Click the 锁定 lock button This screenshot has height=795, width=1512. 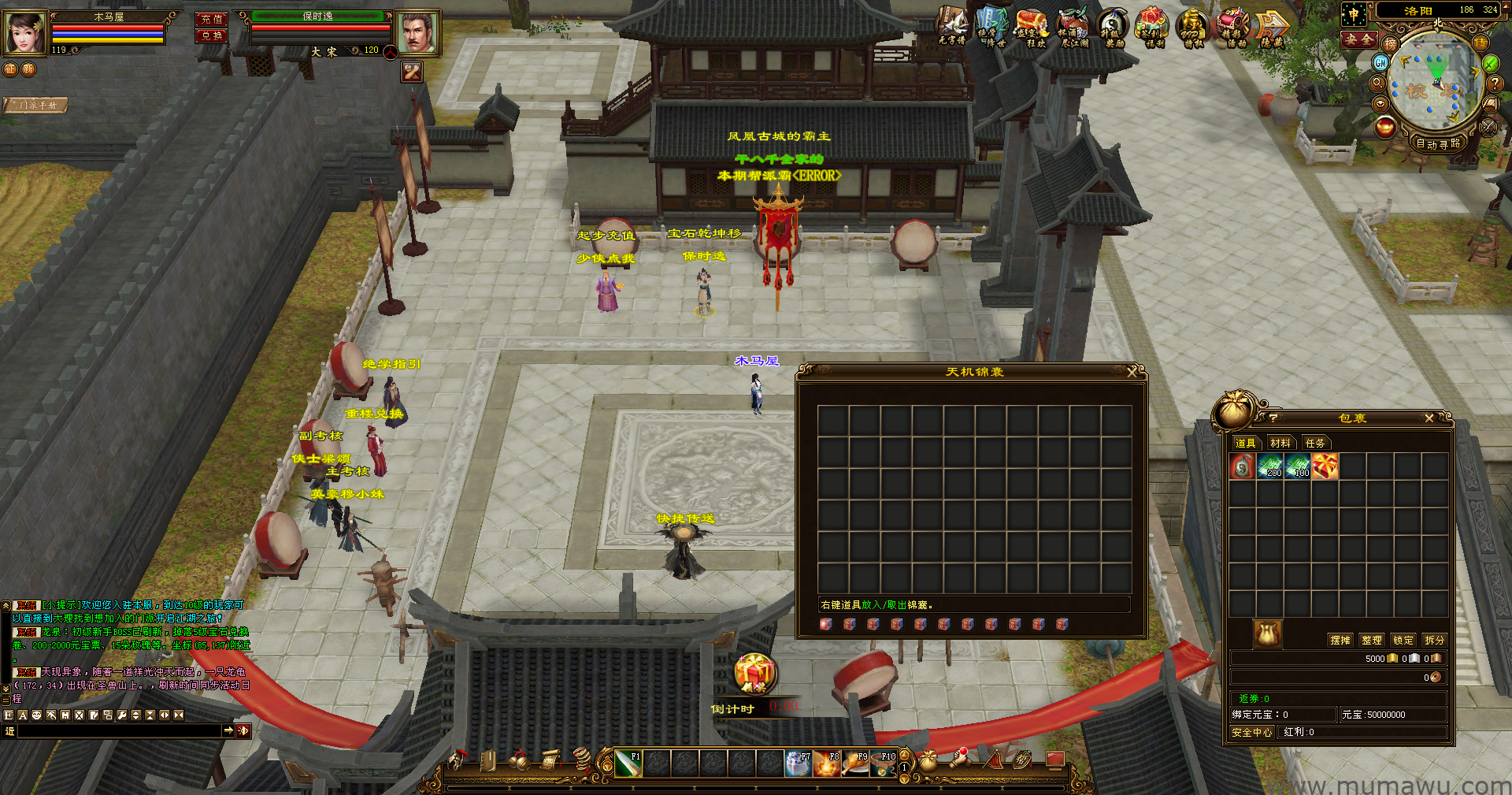[1403, 641]
